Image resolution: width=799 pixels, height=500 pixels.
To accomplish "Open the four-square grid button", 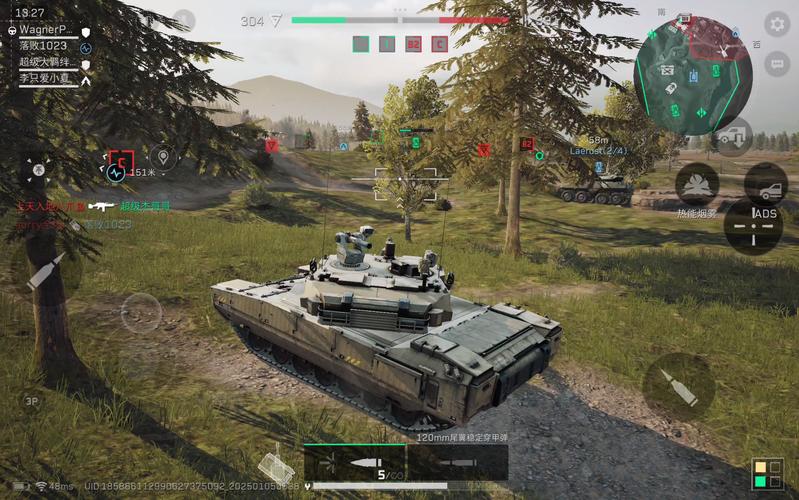I will click(767, 474).
